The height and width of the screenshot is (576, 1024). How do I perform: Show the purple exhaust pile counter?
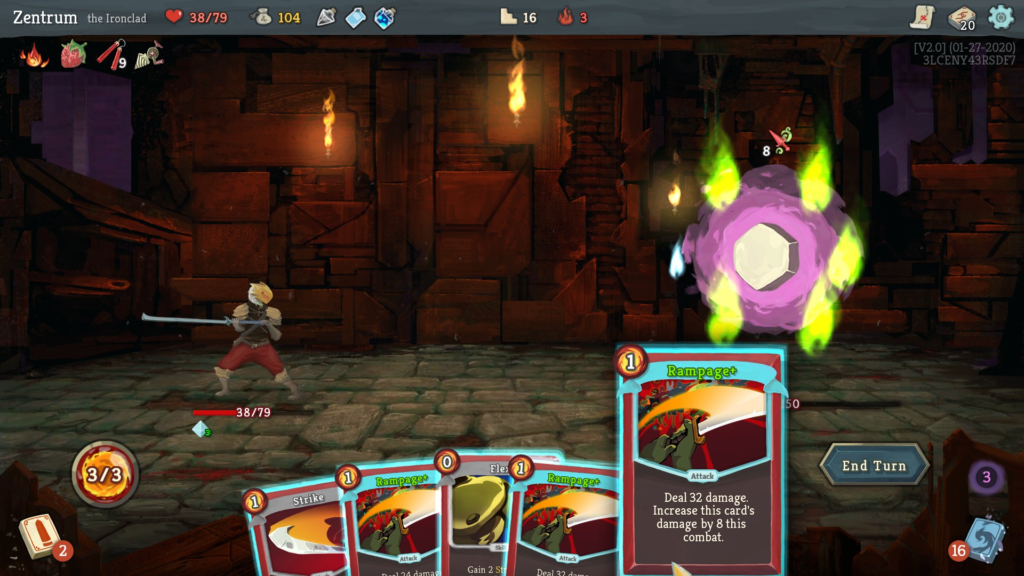coord(986,477)
